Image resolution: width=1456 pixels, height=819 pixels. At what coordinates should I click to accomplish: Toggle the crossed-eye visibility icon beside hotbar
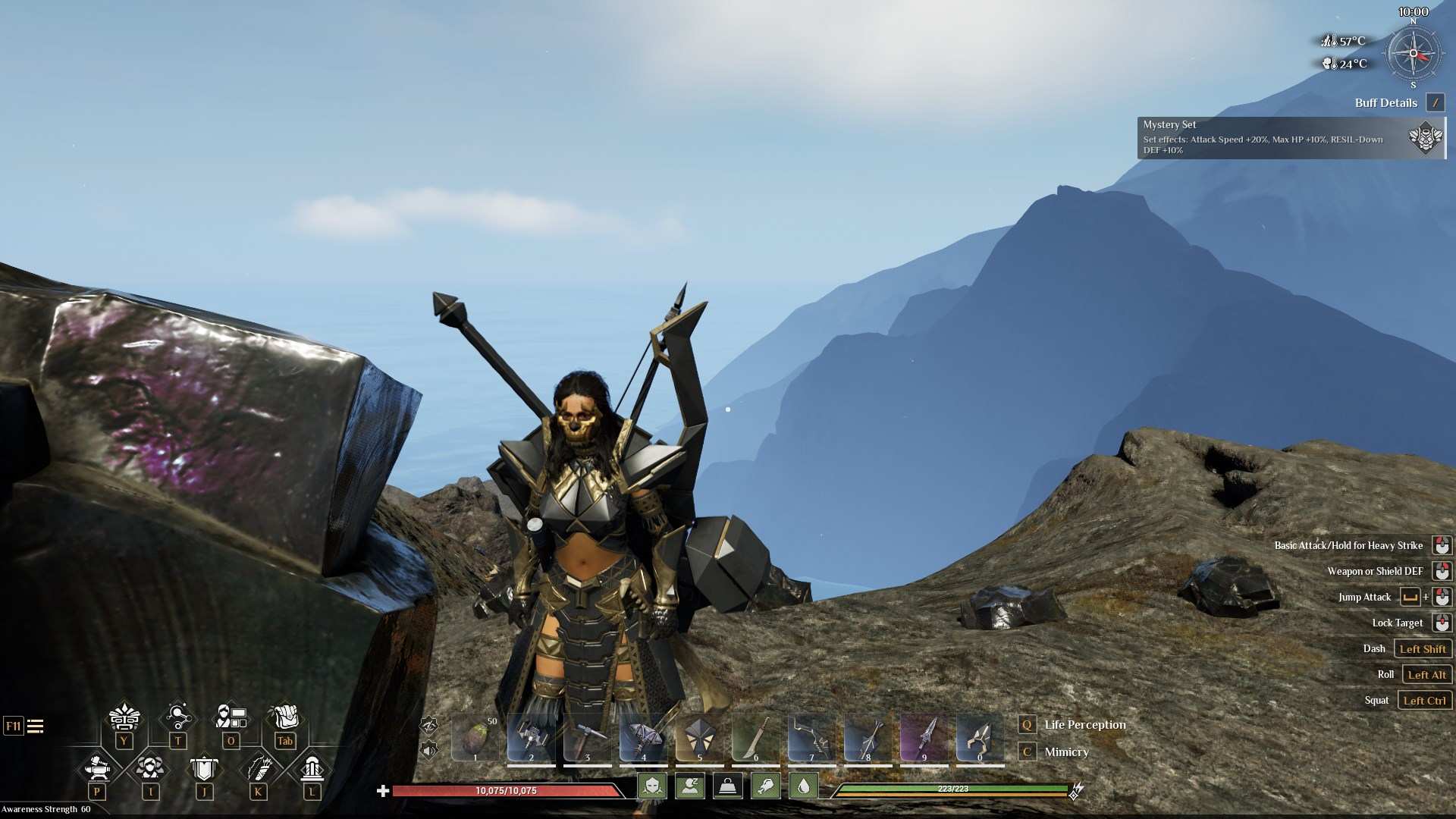pyautogui.click(x=429, y=724)
